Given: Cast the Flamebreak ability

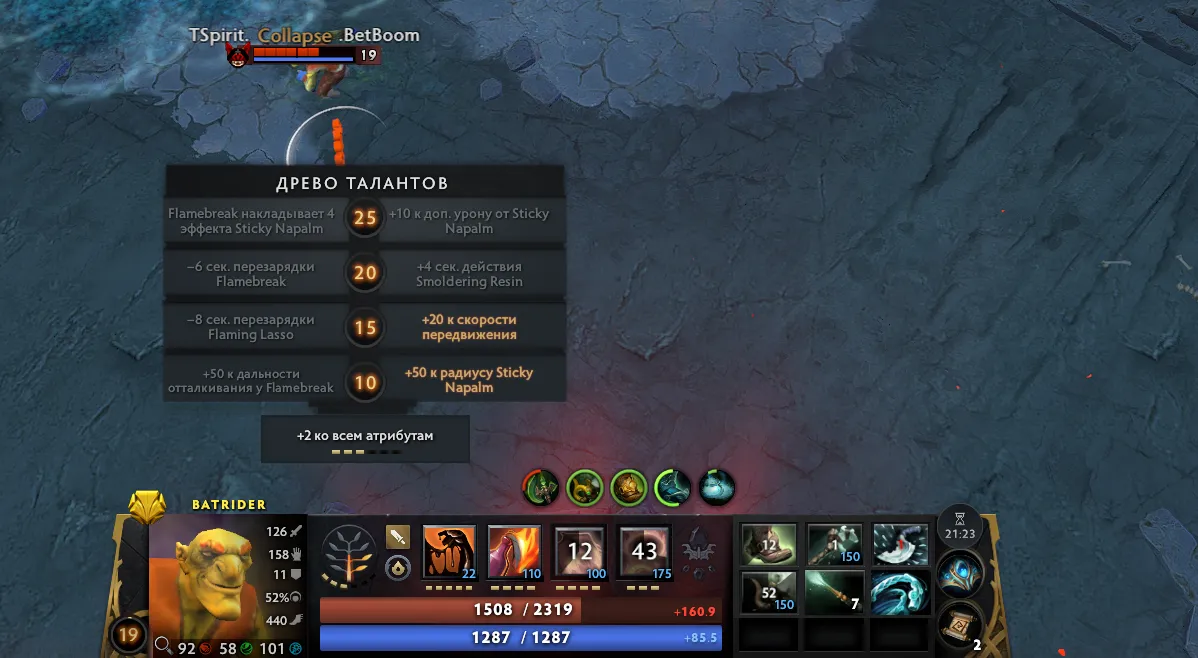Looking at the screenshot, I should 514,552.
